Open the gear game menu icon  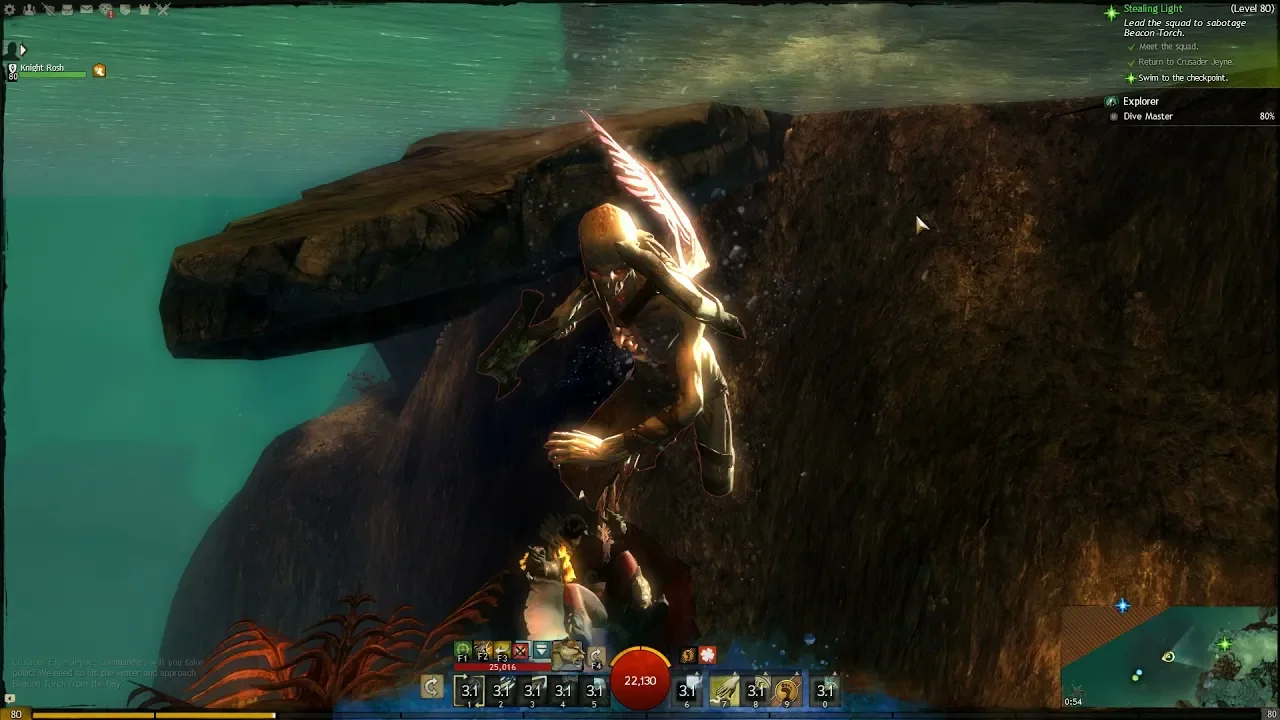[10, 10]
